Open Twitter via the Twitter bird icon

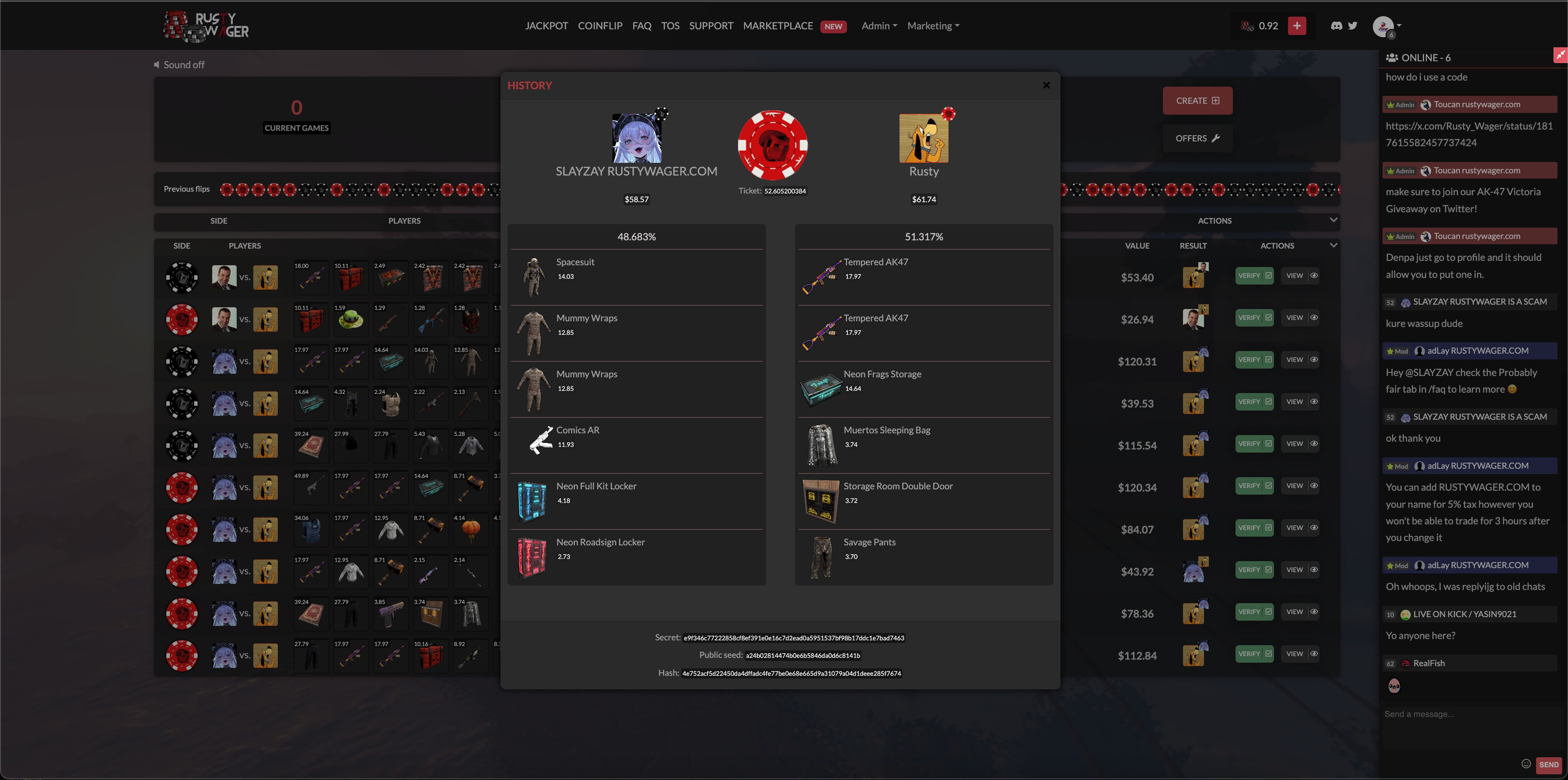click(1352, 25)
